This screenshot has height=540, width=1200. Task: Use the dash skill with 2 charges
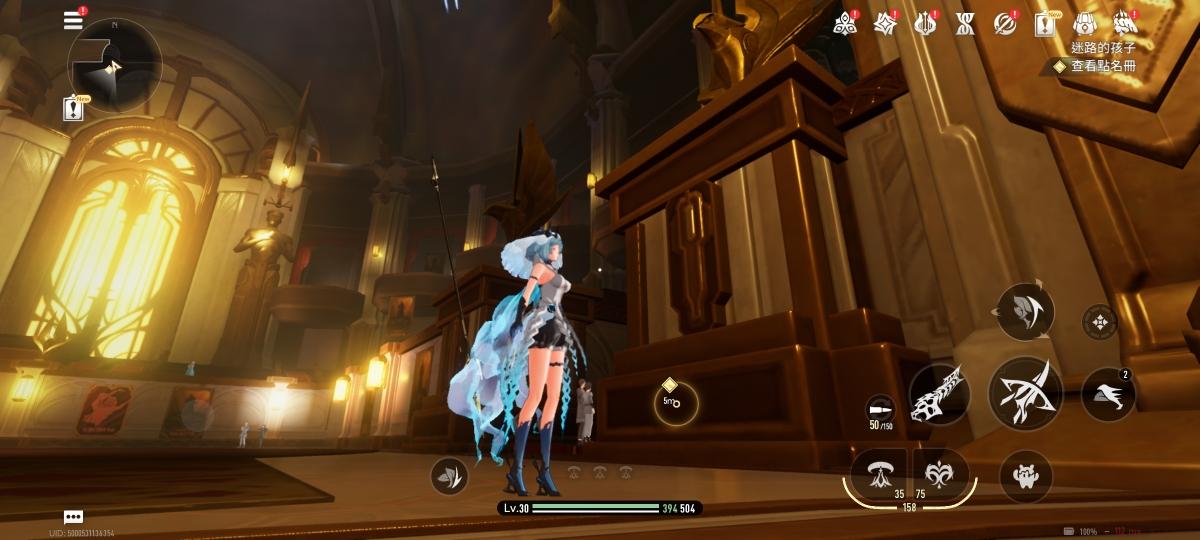tap(1108, 394)
